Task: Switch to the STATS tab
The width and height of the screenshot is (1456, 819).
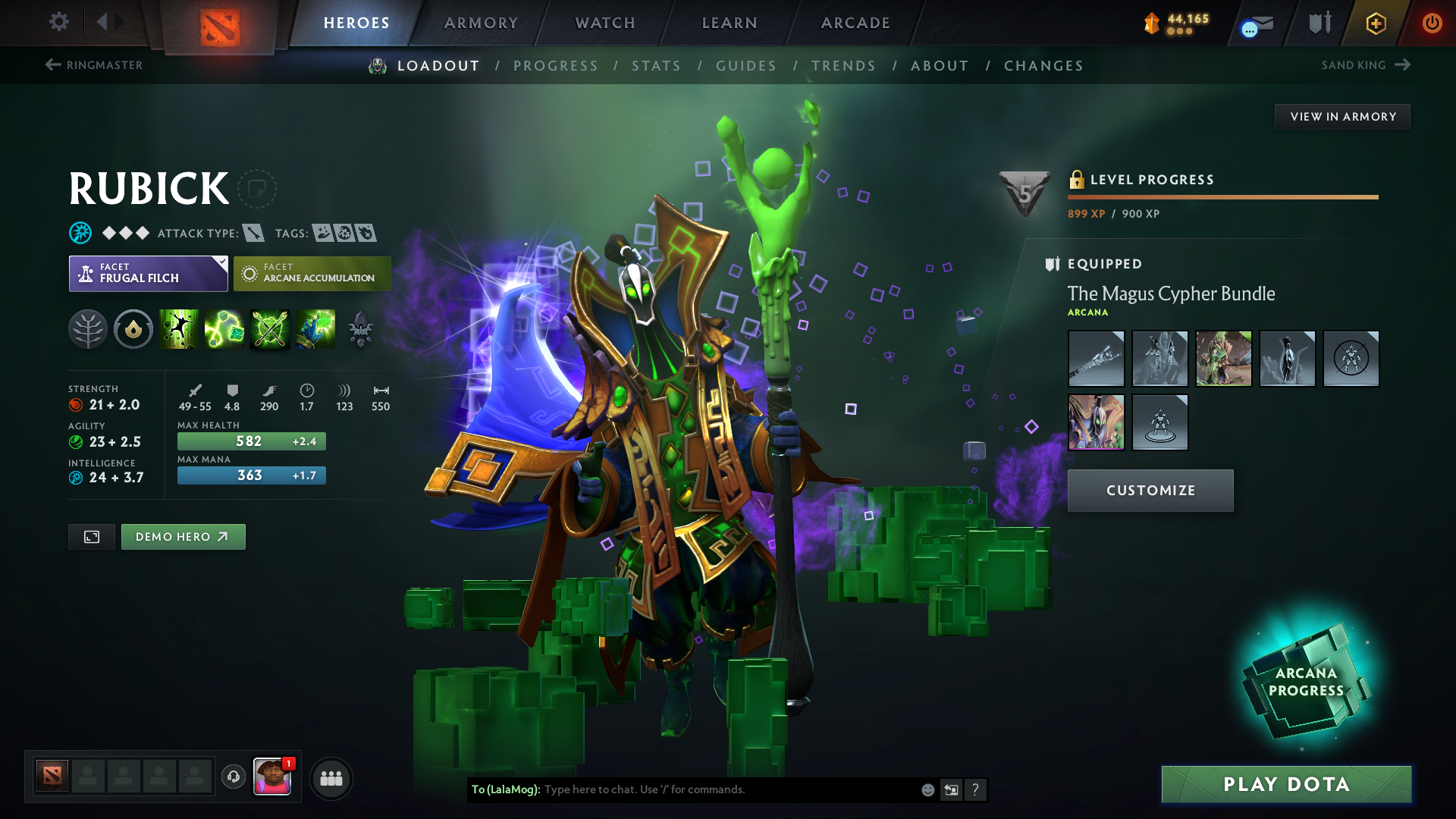Action: click(x=657, y=65)
